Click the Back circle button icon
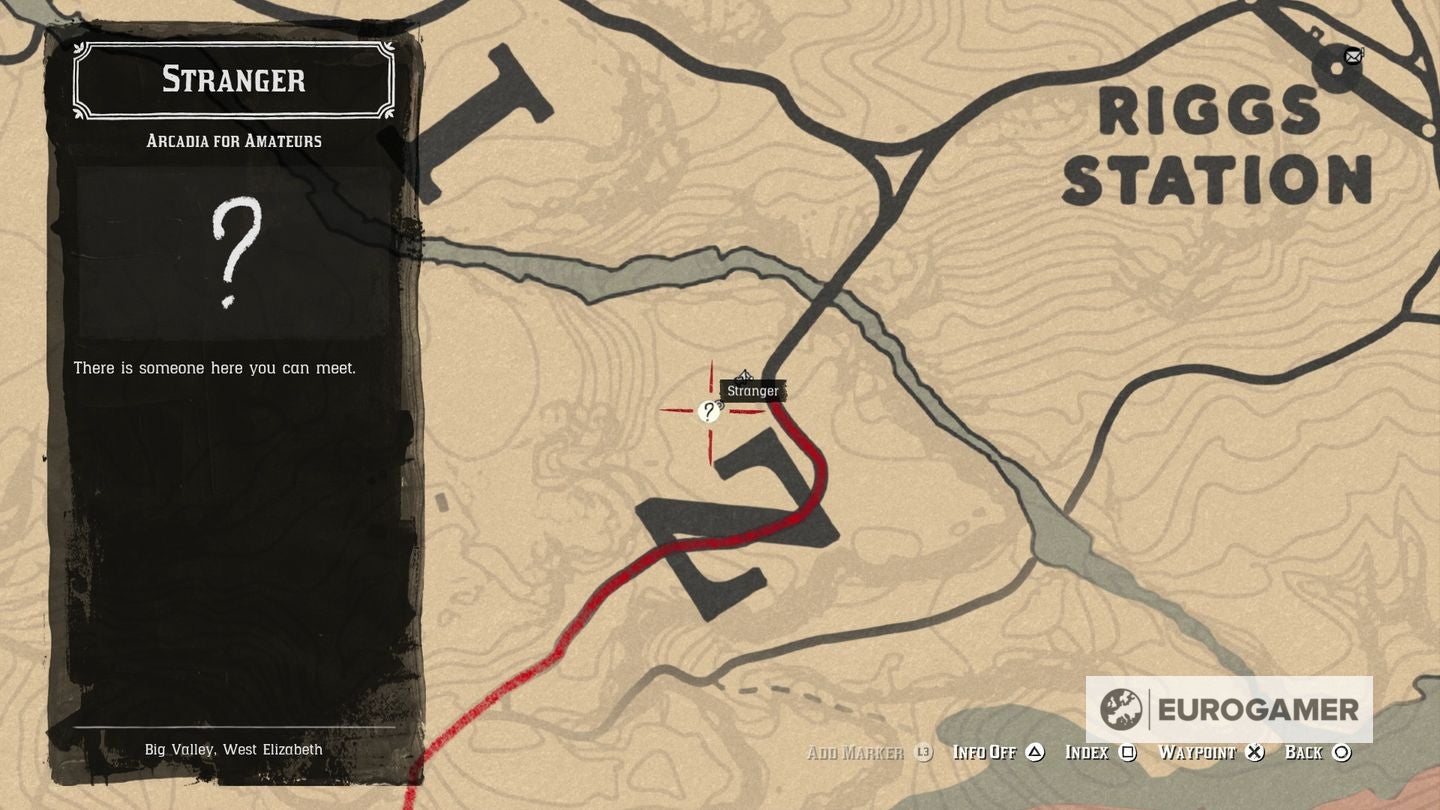 [1340, 752]
